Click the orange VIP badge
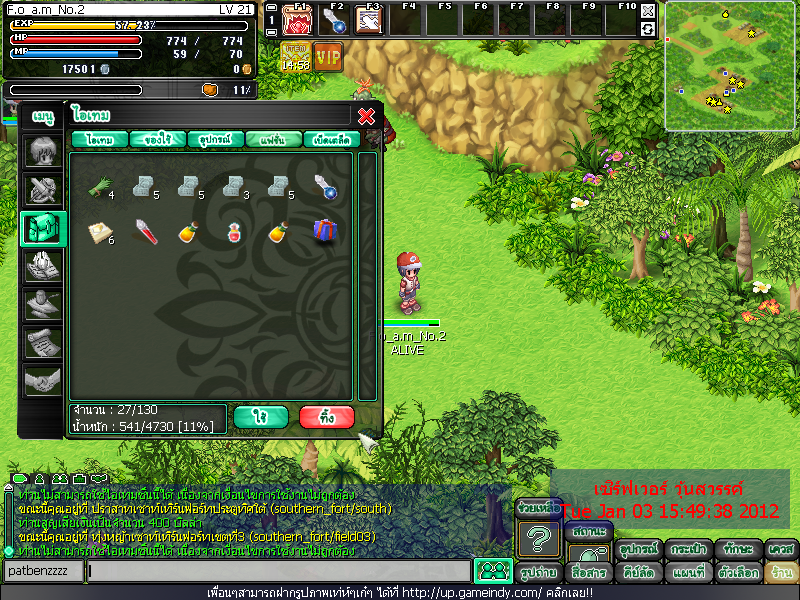Image resolution: width=800 pixels, height=600 pixels. pyautogui.click(x=327, y=56)
